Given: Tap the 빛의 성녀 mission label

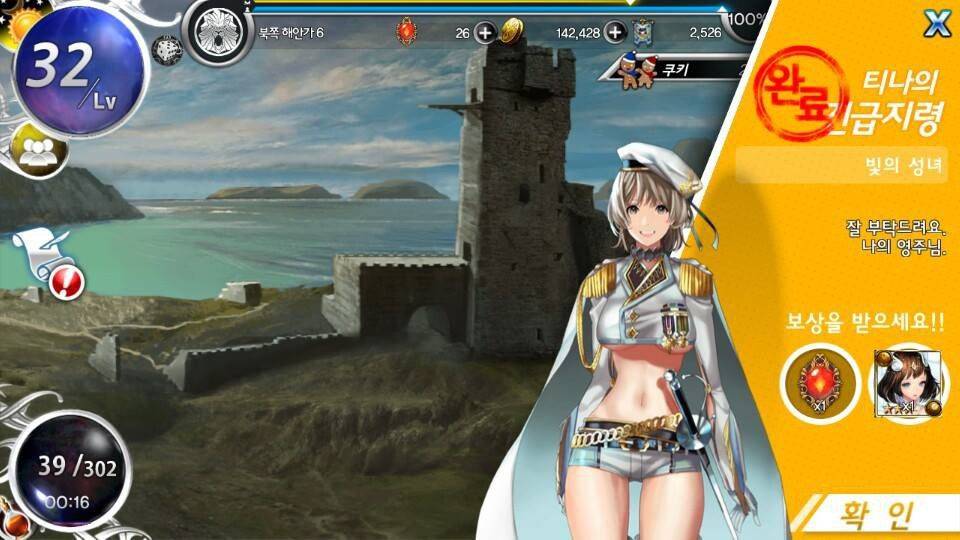Looking at the screenshot, I should point(842,165).
